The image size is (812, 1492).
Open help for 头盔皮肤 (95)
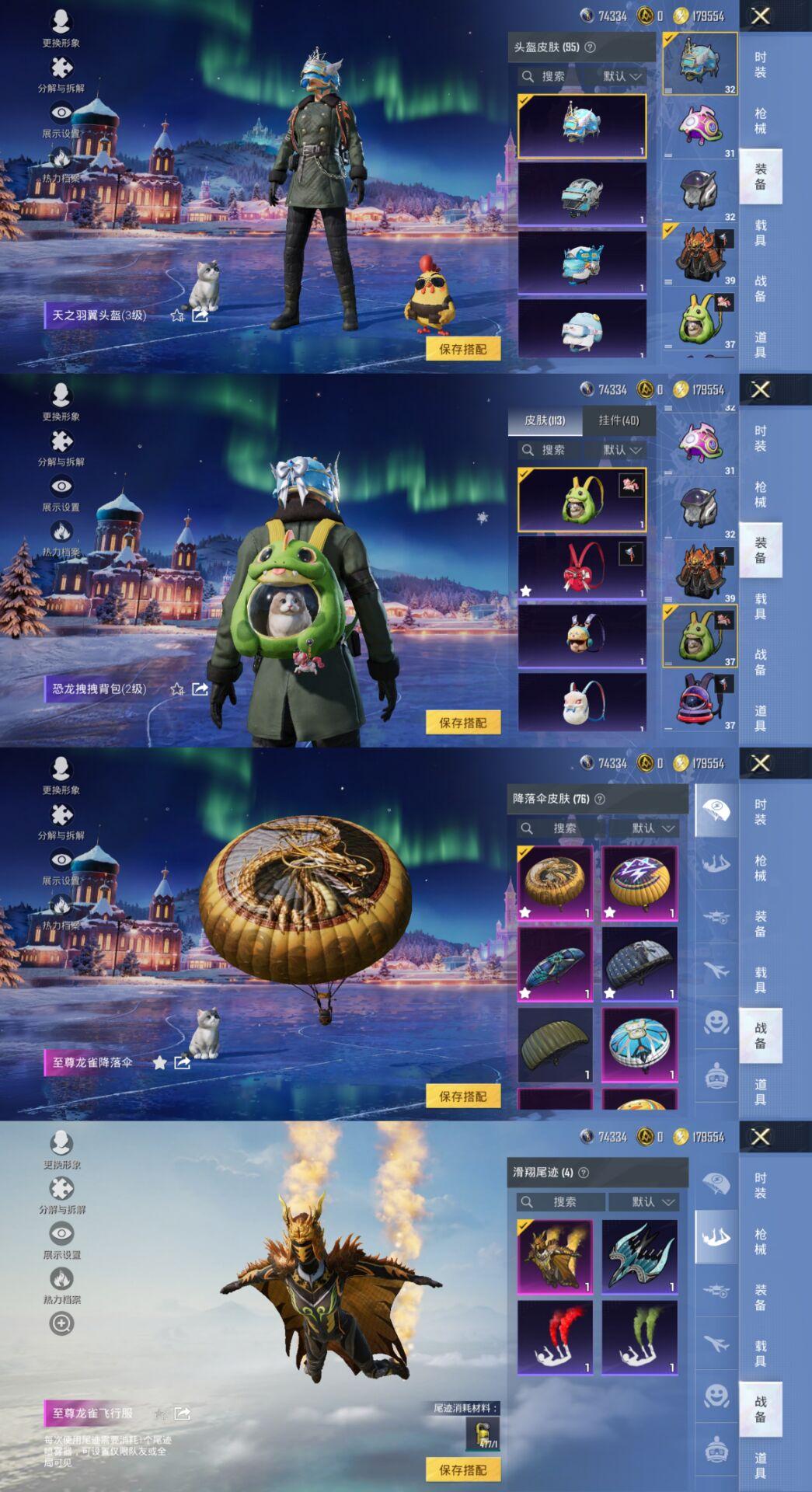[x=591, y=47]
